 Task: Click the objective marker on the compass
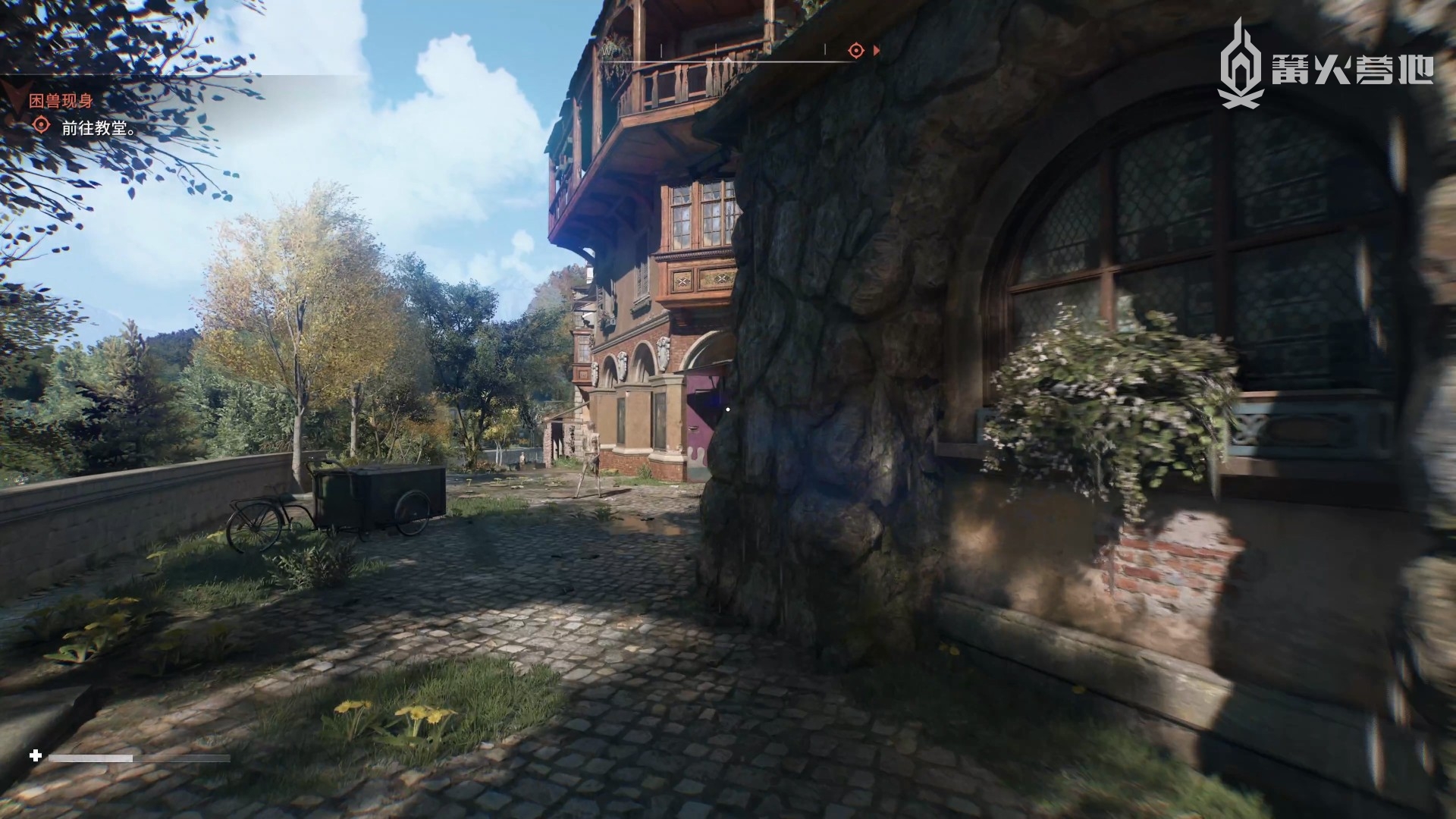click(855, 51)
